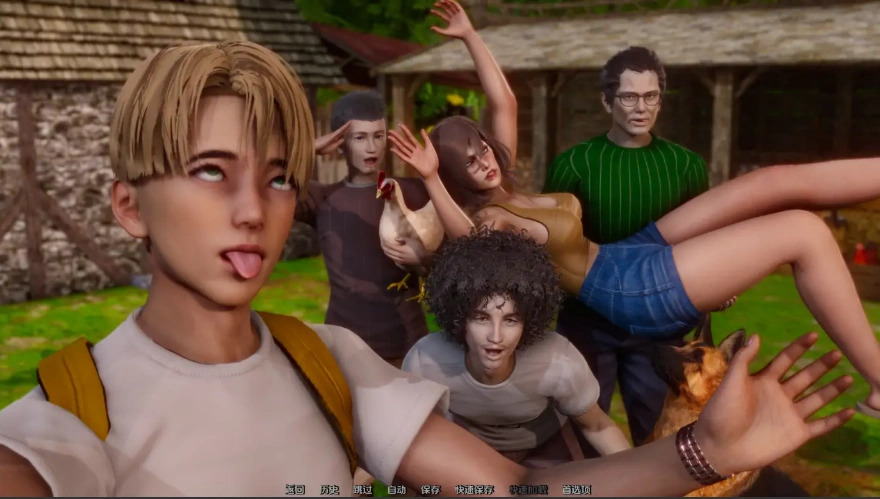Open the 保存 (Save) screen

(430, 490)
